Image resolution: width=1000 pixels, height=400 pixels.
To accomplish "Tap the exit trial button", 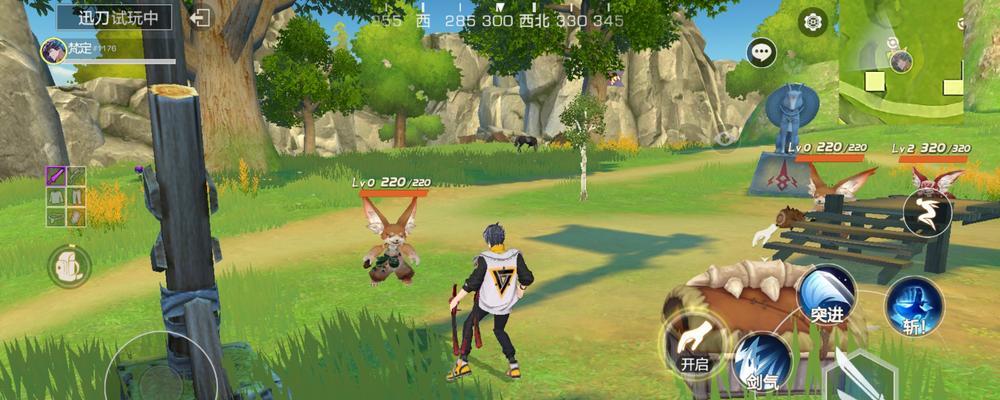I will [x=201, y=18].
